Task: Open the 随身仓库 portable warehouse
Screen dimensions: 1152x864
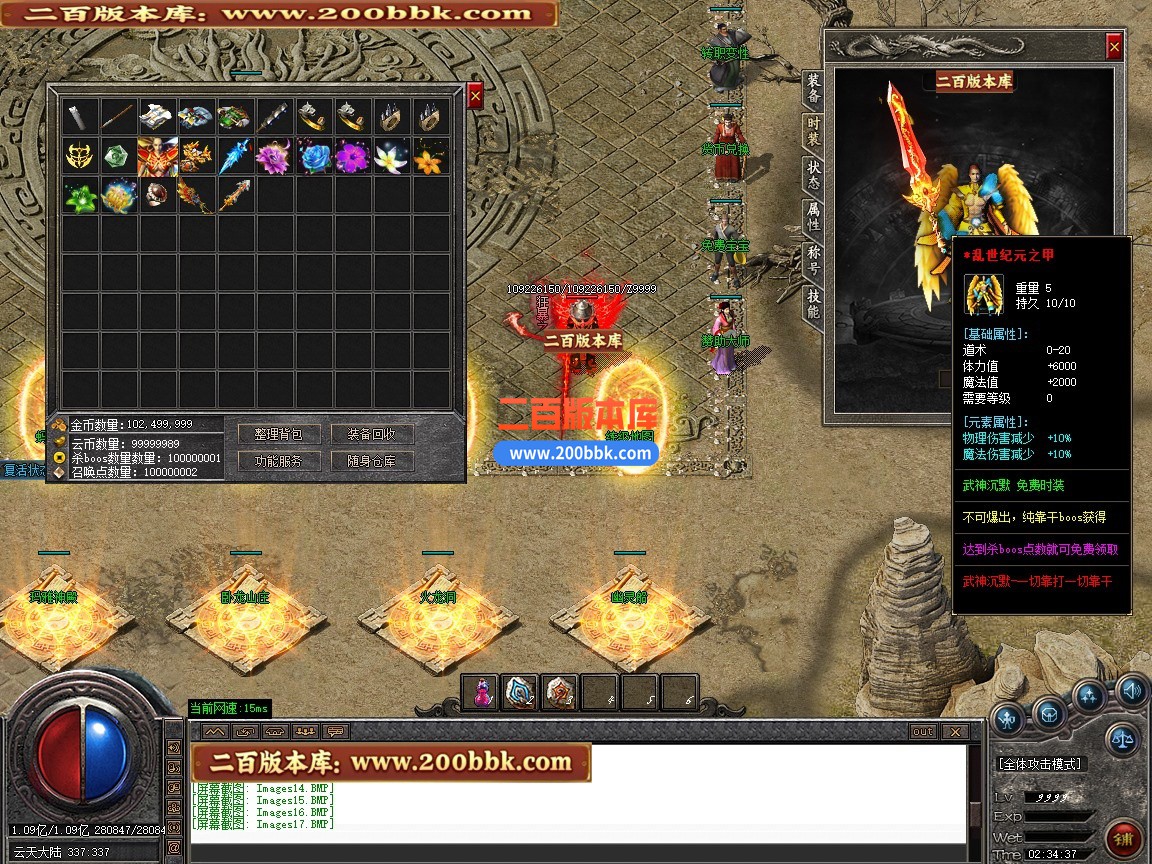Action: (372, 461)
